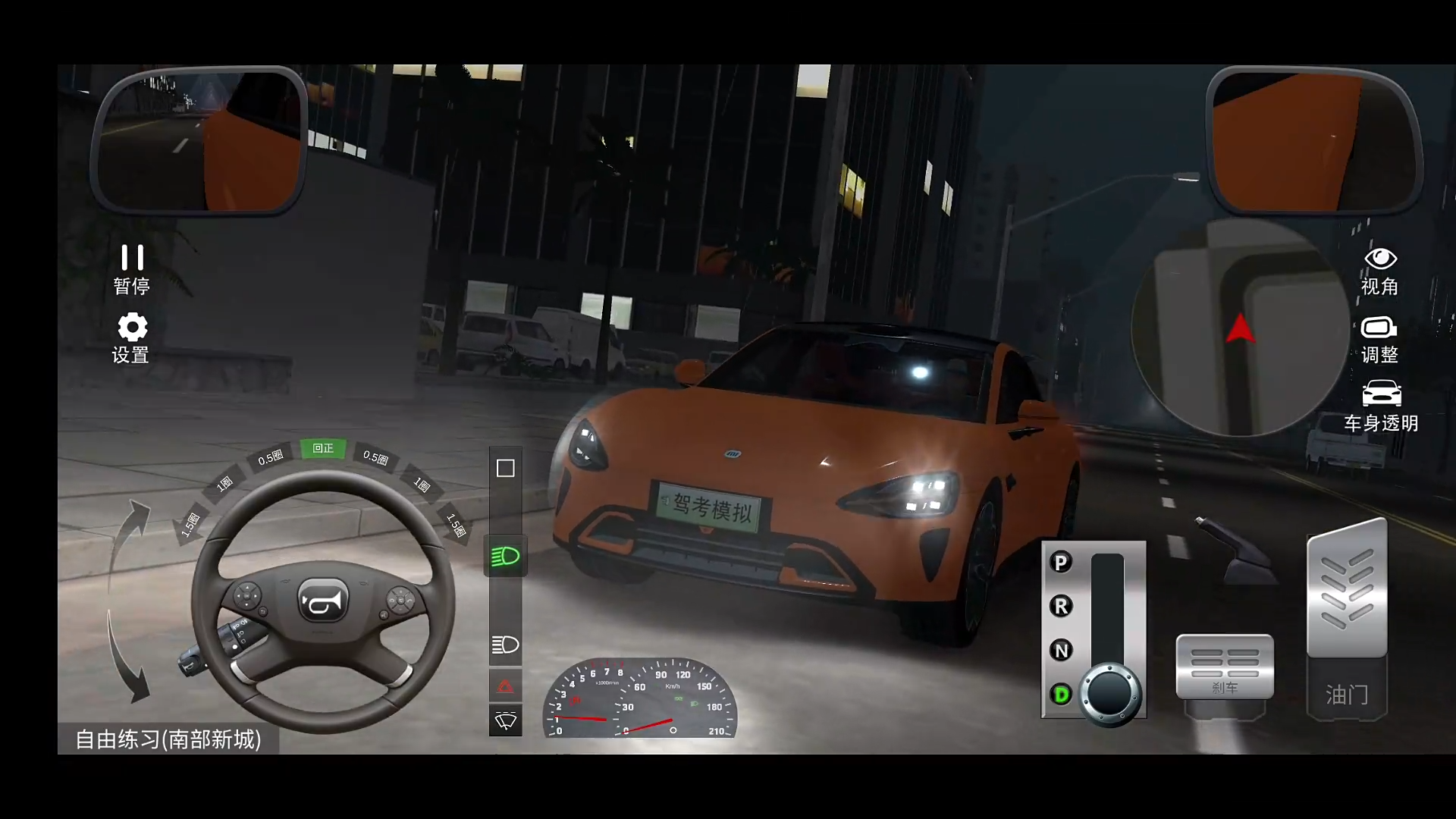This screenshot has height=819, width=1456.
Task: Open the 调整 adjust option
Action: point(1380,339)
